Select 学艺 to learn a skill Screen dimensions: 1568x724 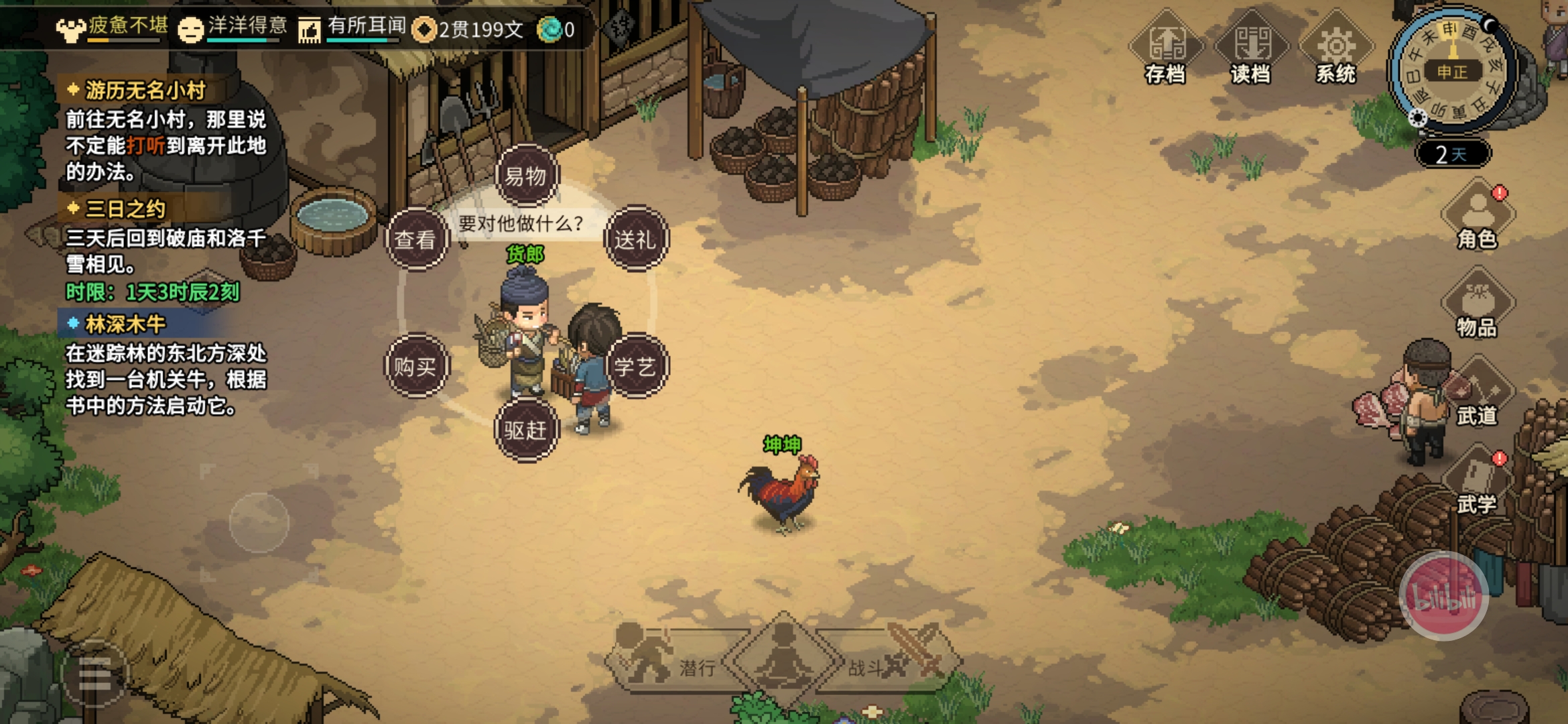pos(635,367)
